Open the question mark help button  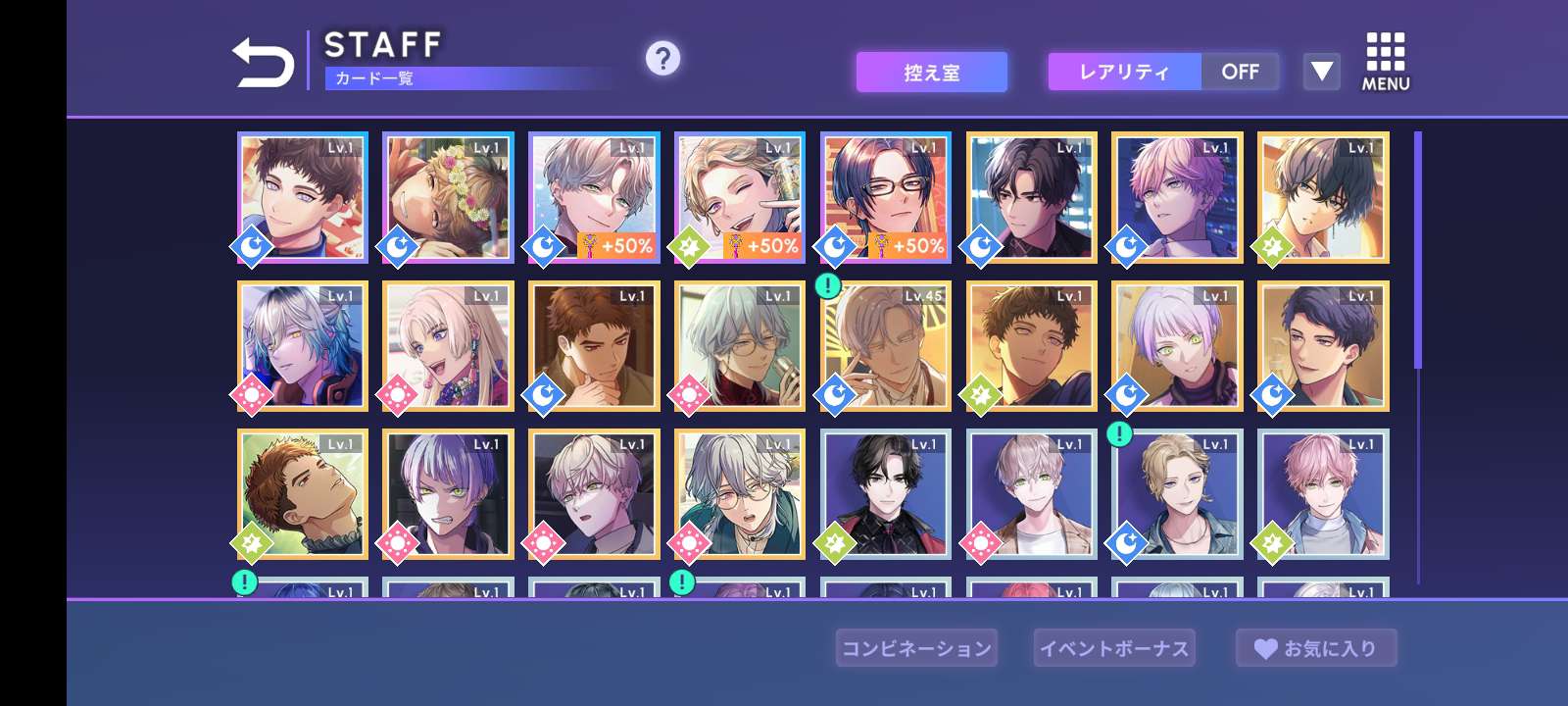click(662, 59)
